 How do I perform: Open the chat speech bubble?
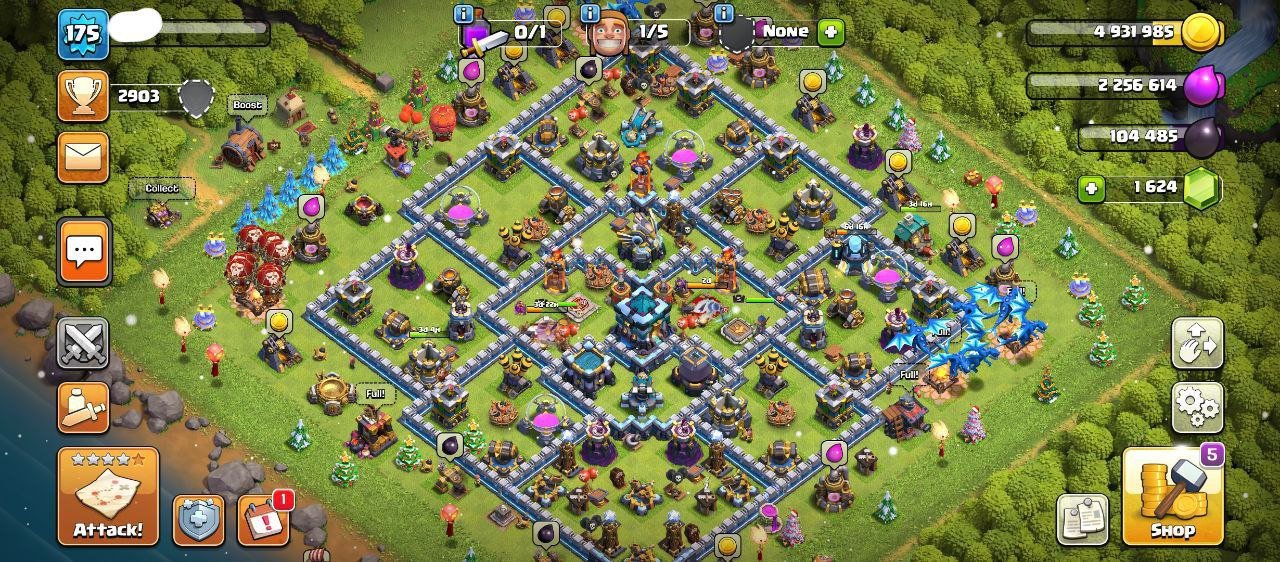coord(83,250)
